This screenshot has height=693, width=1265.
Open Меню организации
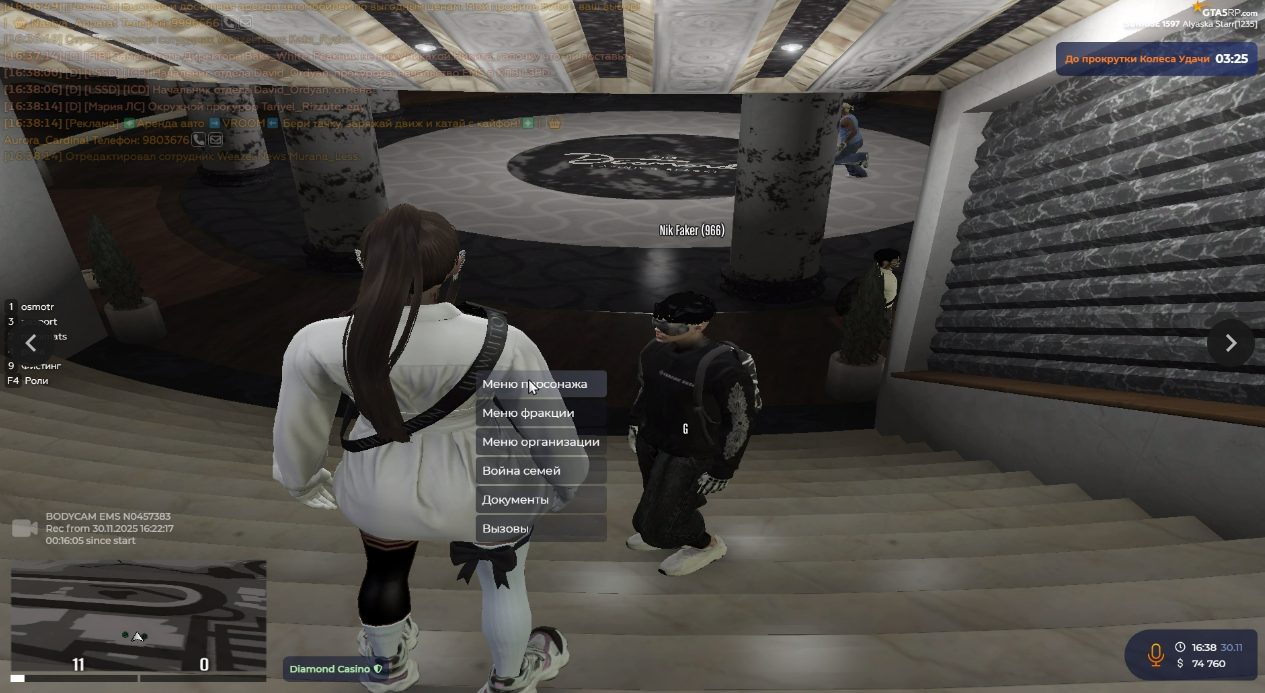540,442
